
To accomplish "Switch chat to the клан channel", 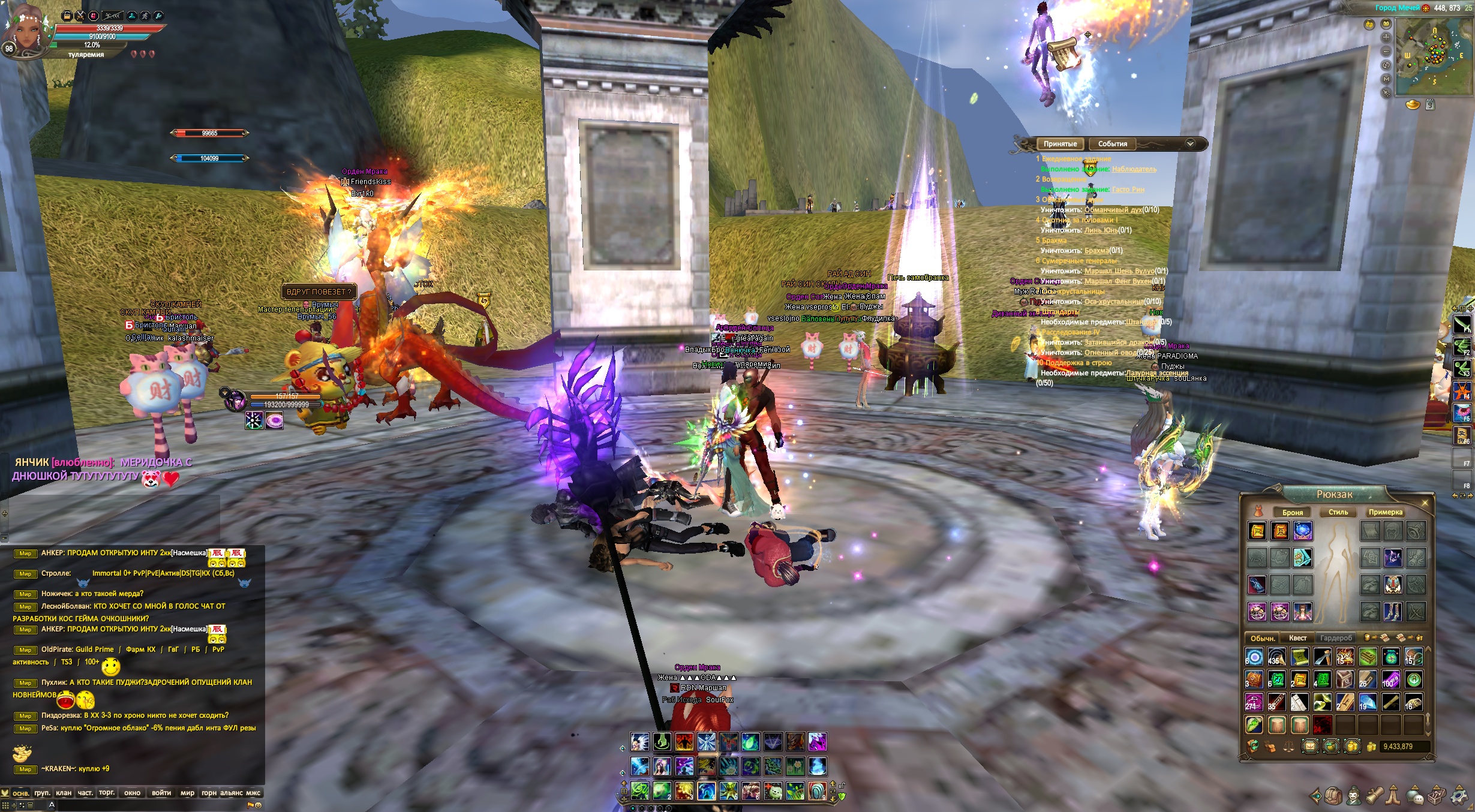I will pyautogui.click(x=64, y=793).
